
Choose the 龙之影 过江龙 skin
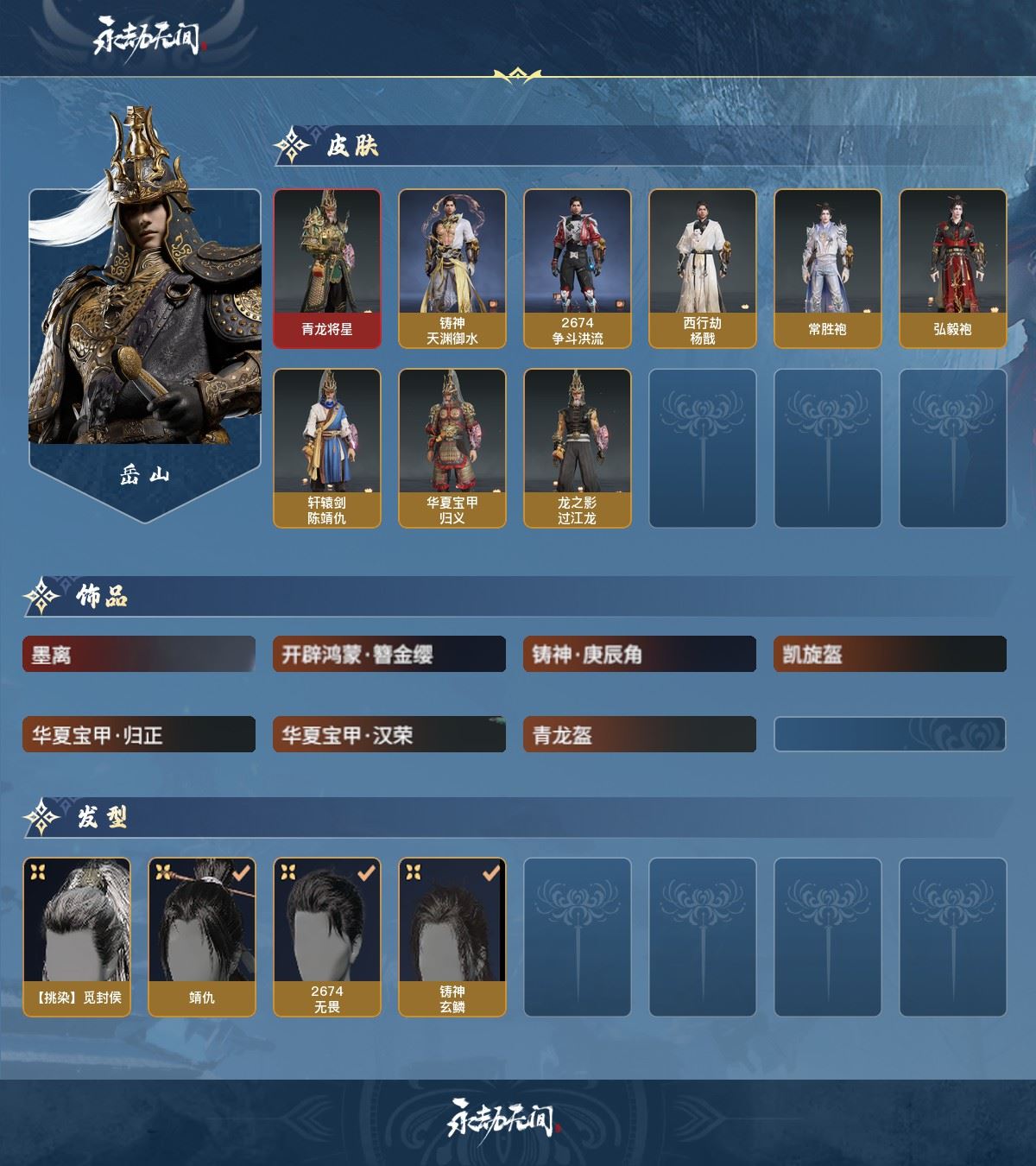(577, 447)
